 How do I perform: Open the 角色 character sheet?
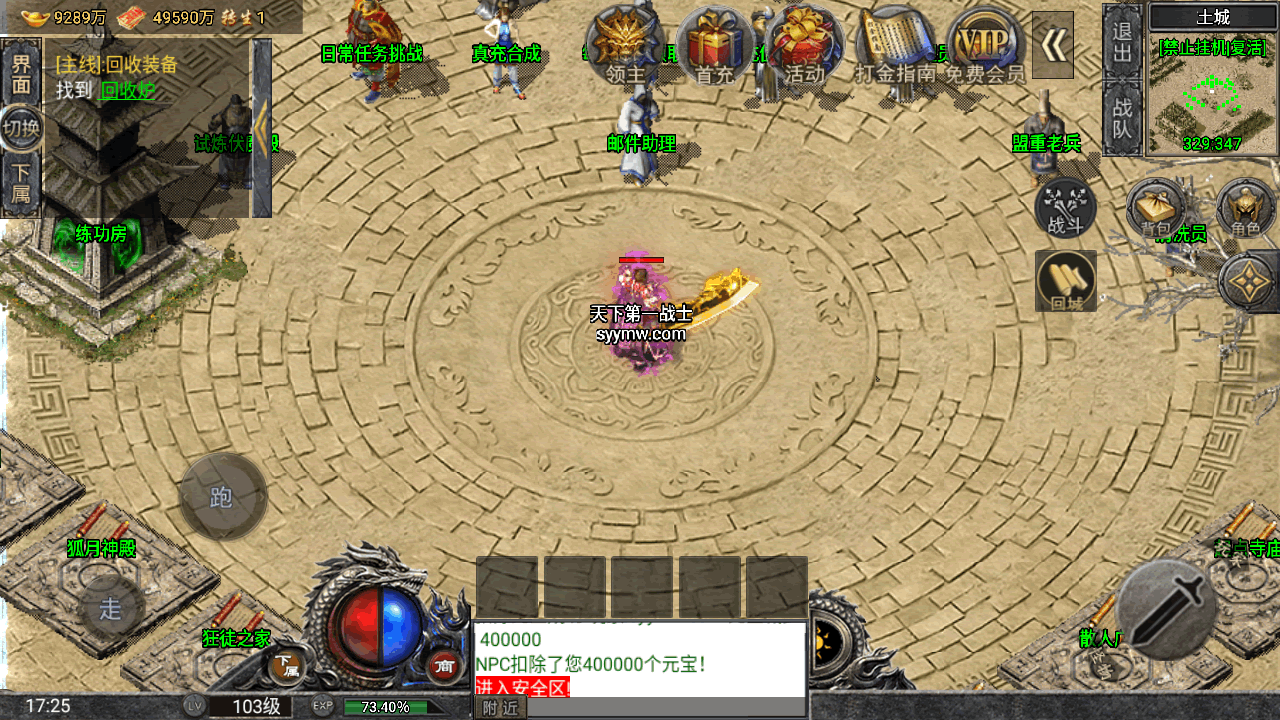click(x=1245, y=208)
